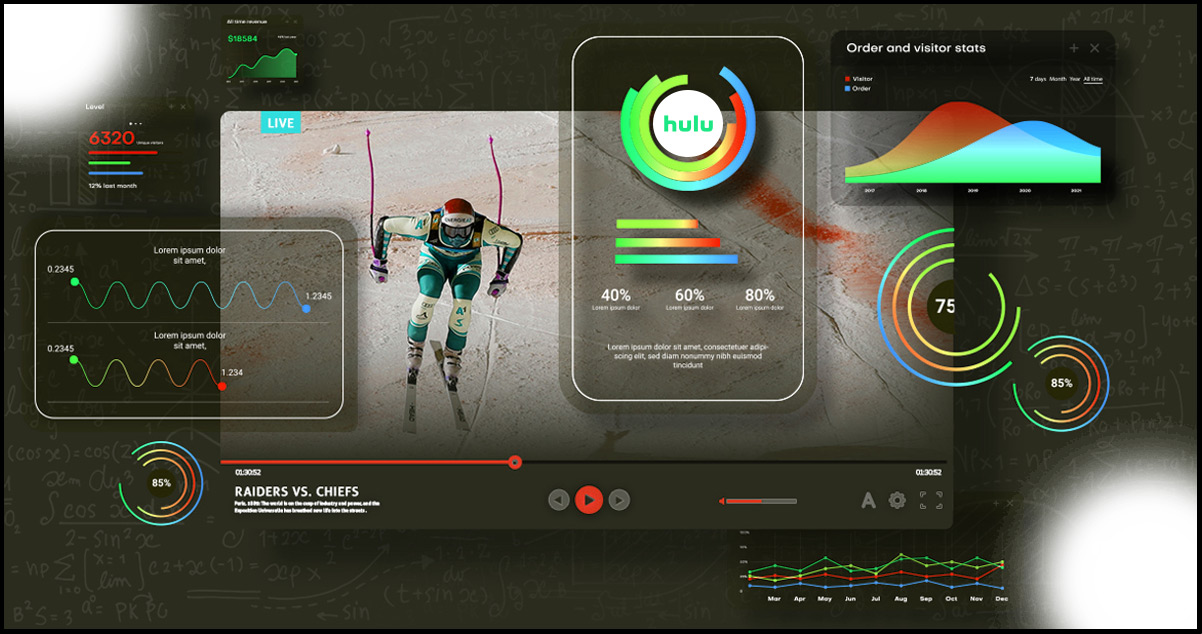This screenshot has width=1202, height=634.
Task: Switch stats range to 7 days
Action: (x=1038, y=79)
